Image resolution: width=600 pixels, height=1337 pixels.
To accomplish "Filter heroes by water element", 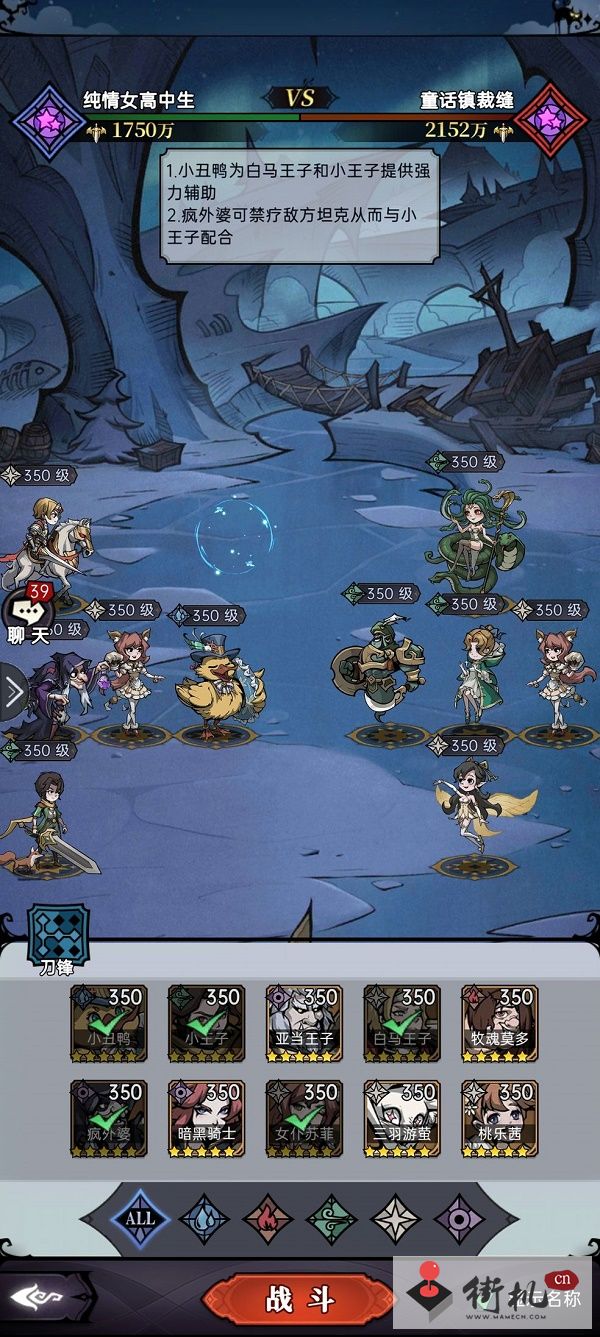I will coord(204,1219).
